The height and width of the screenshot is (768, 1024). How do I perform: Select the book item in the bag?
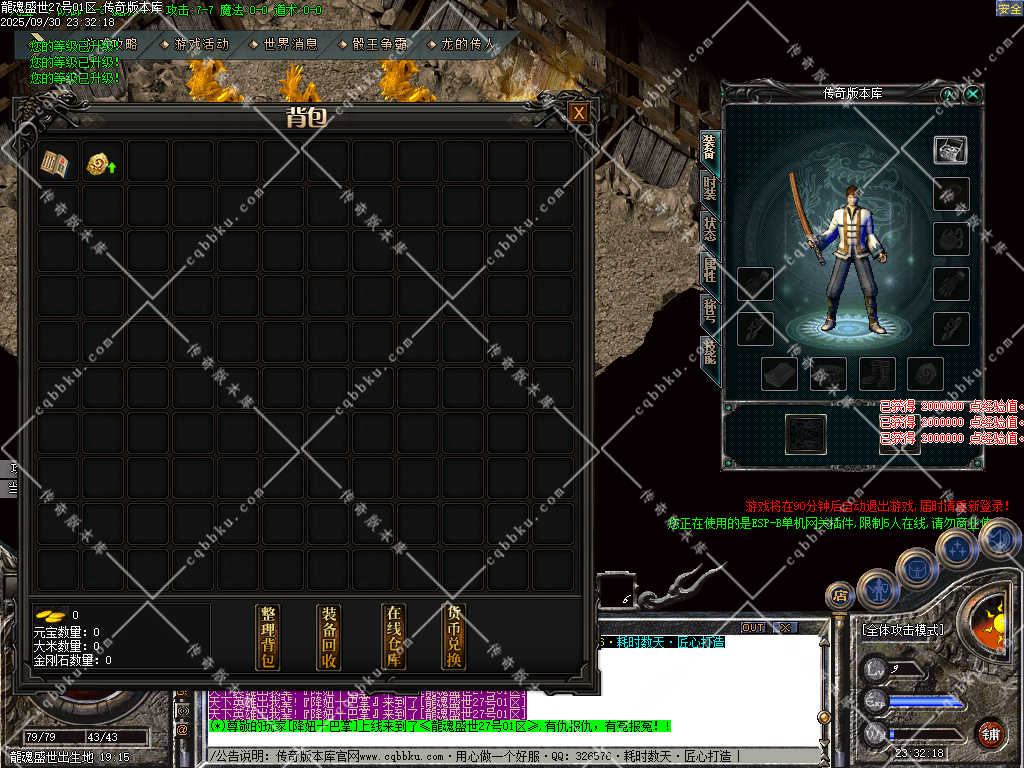[54, 164]
